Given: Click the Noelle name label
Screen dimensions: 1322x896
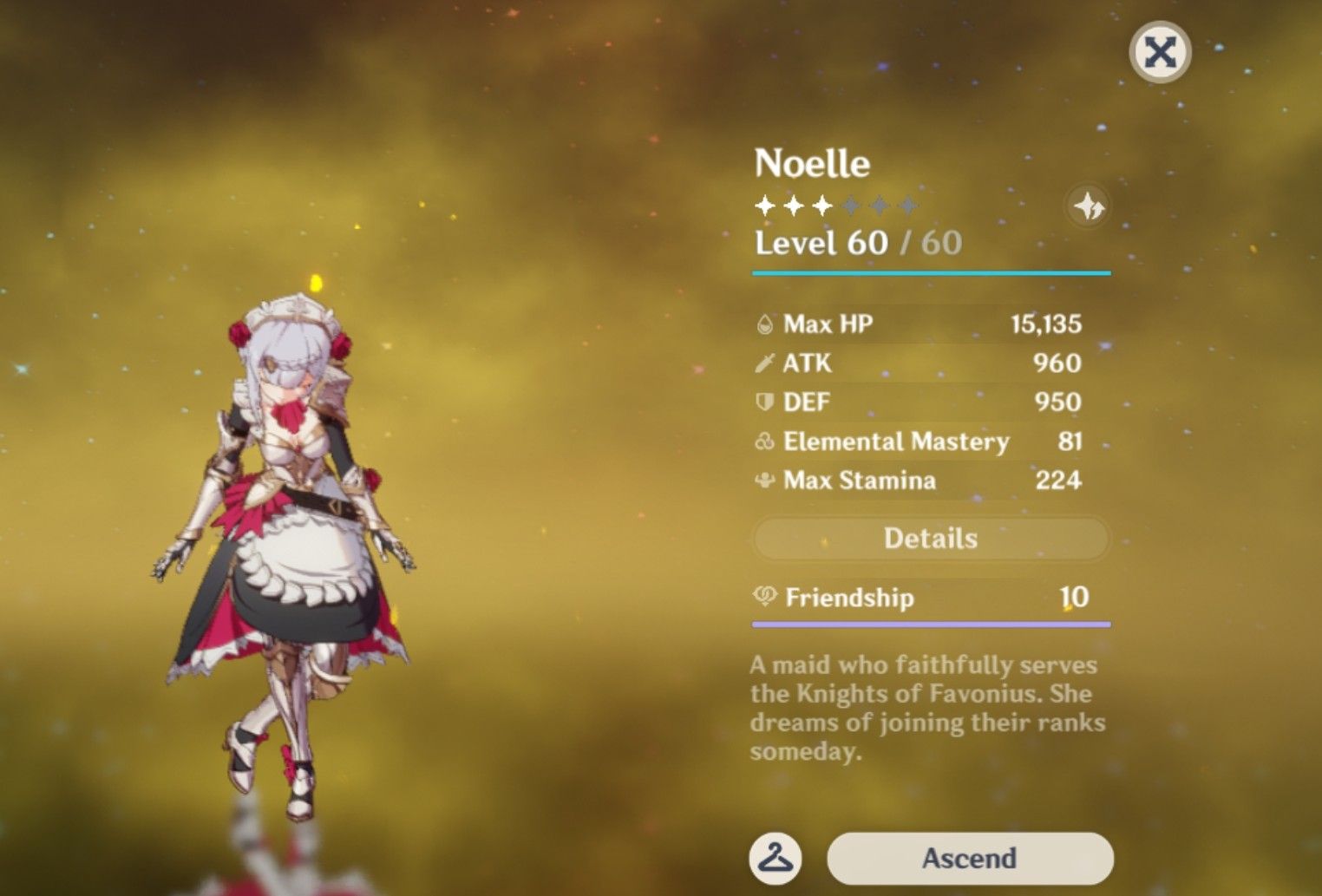Looking at the screenshot, I should tap(814, 162).
